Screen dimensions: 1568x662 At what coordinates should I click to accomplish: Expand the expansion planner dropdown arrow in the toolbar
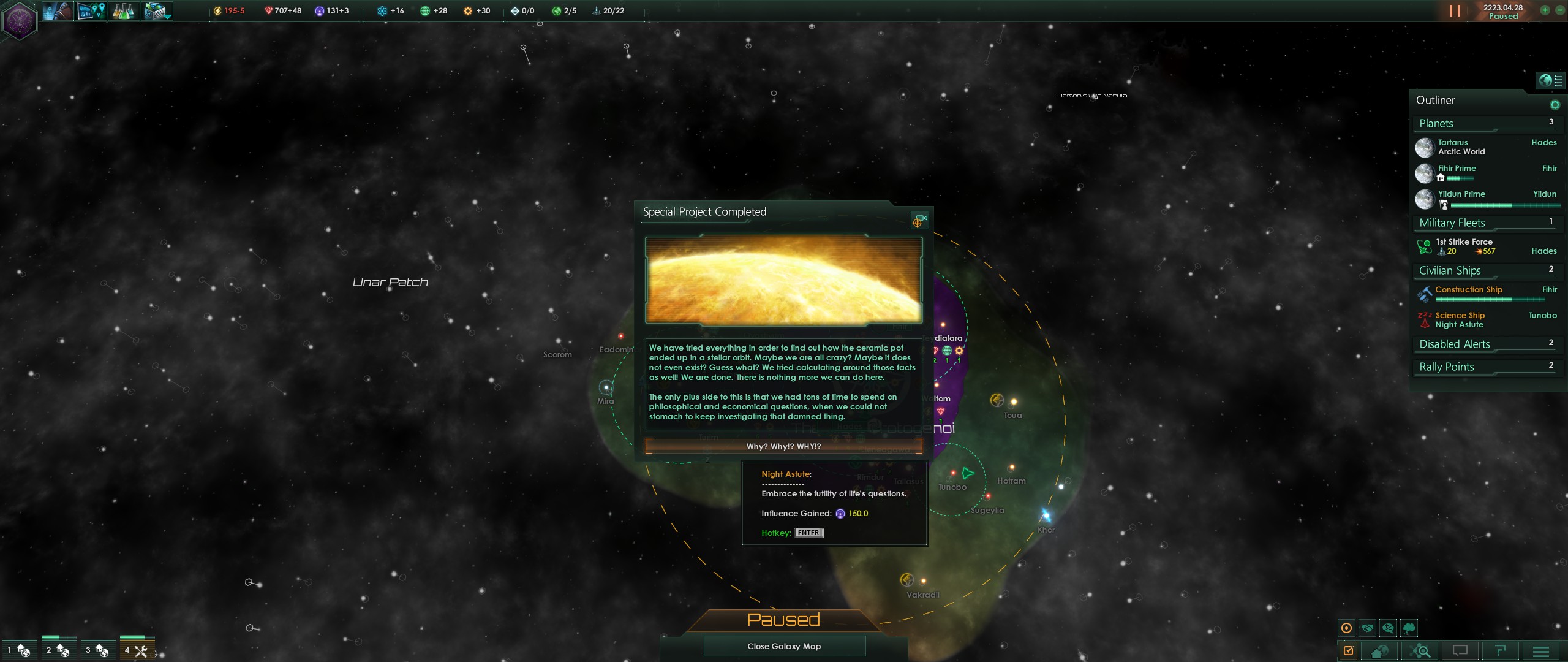[164, 17]
